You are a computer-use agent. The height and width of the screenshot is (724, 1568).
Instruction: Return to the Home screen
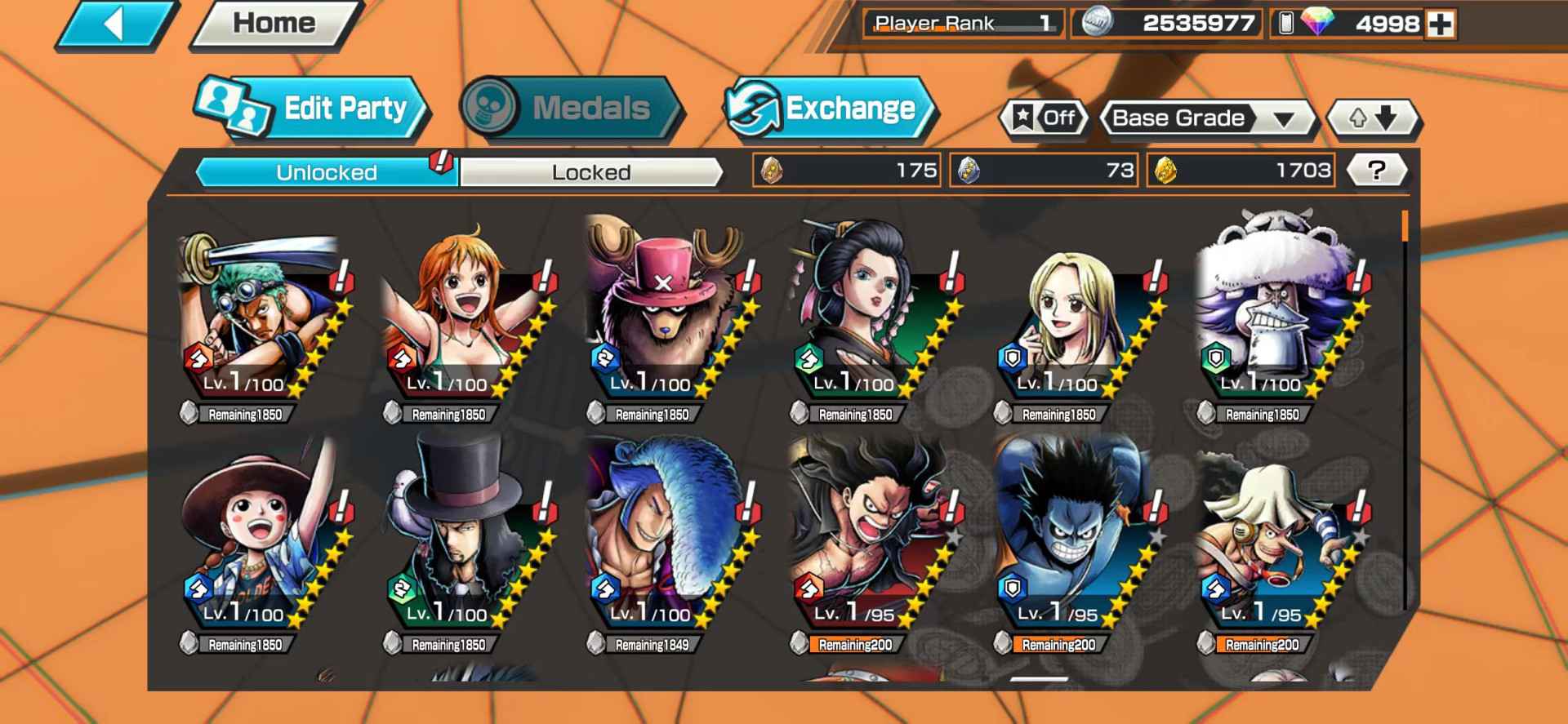(274, 24)
